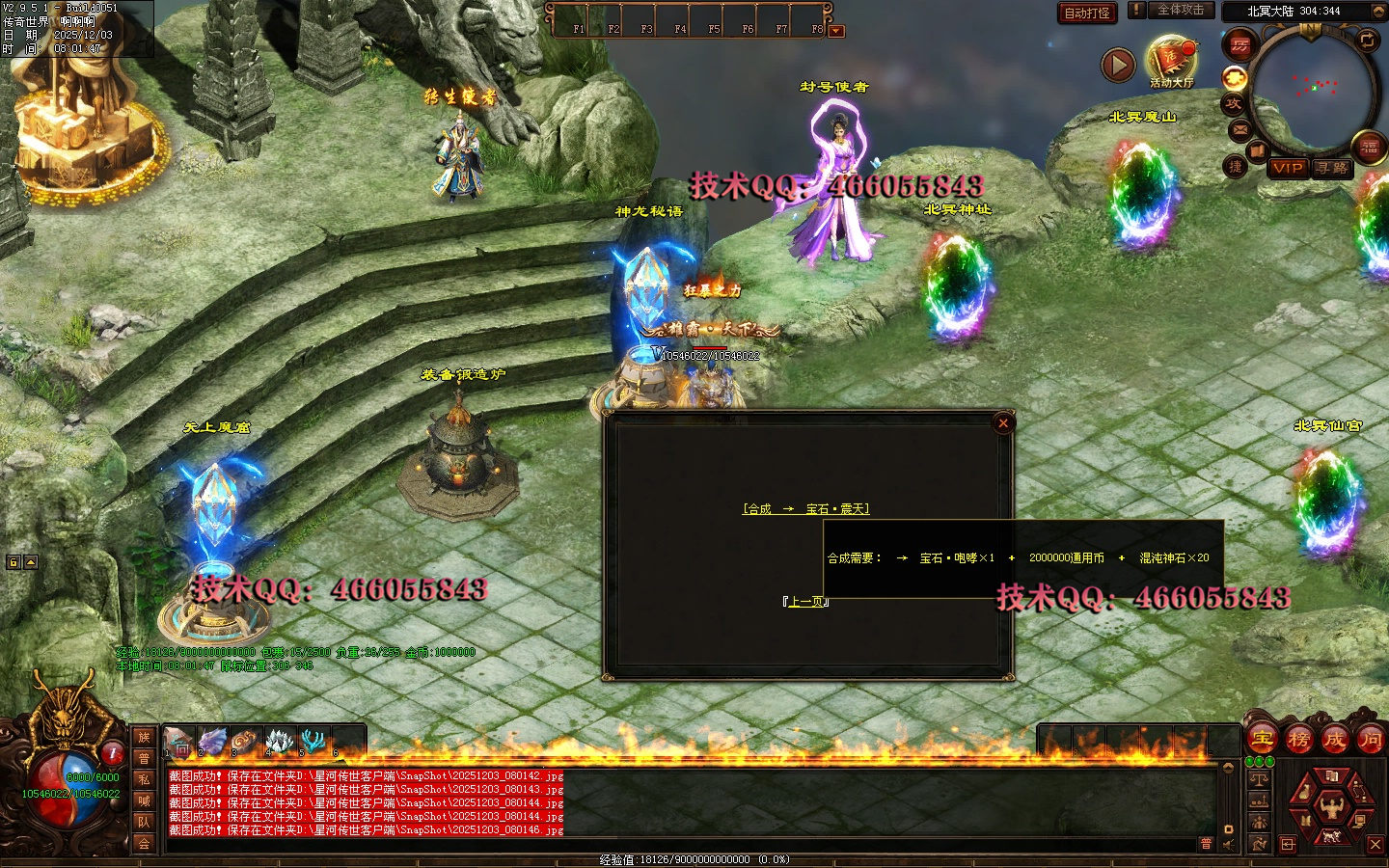Open the 成 achievements button

[1334, 740]
